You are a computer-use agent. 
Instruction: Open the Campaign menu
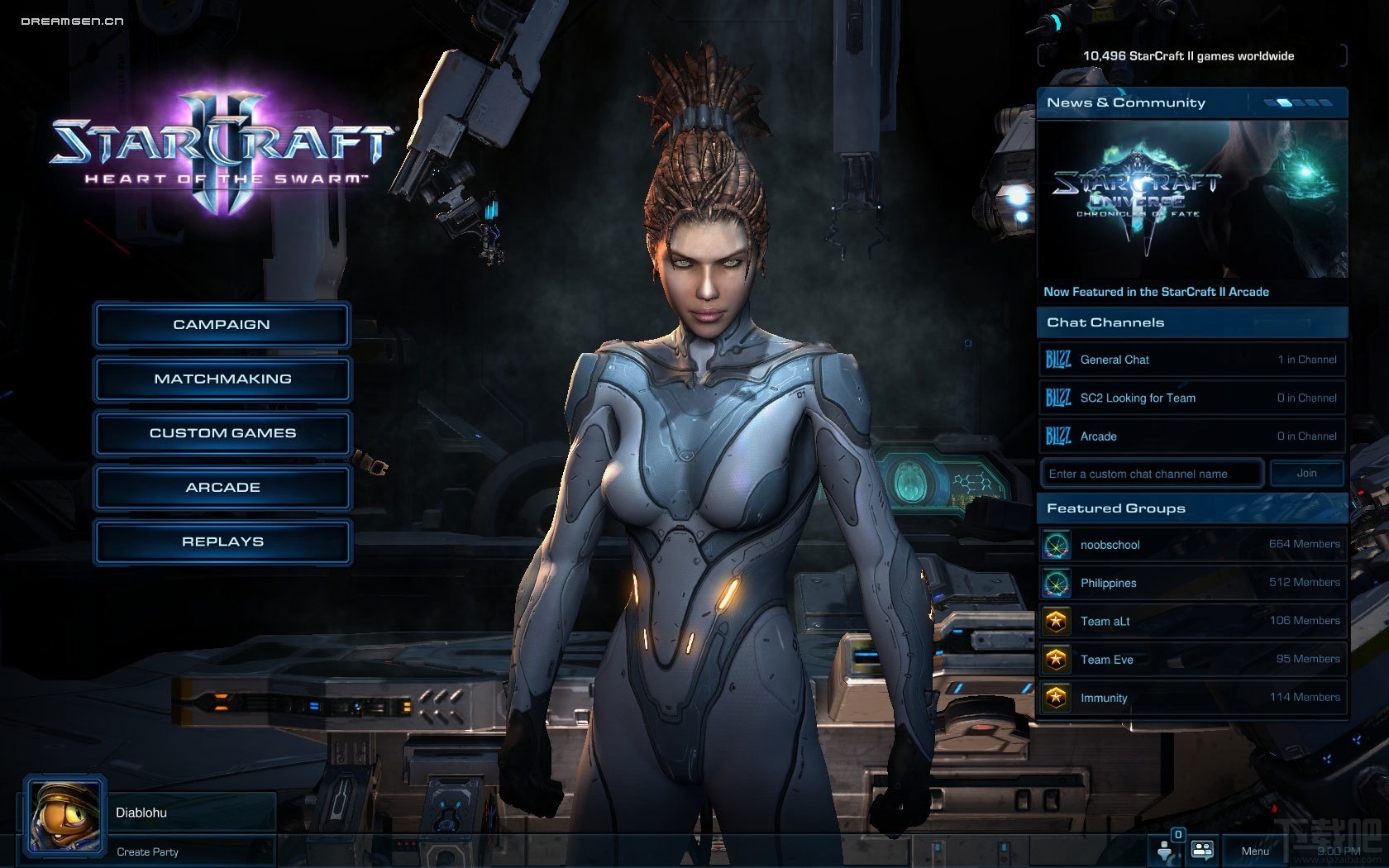point(222,325)
